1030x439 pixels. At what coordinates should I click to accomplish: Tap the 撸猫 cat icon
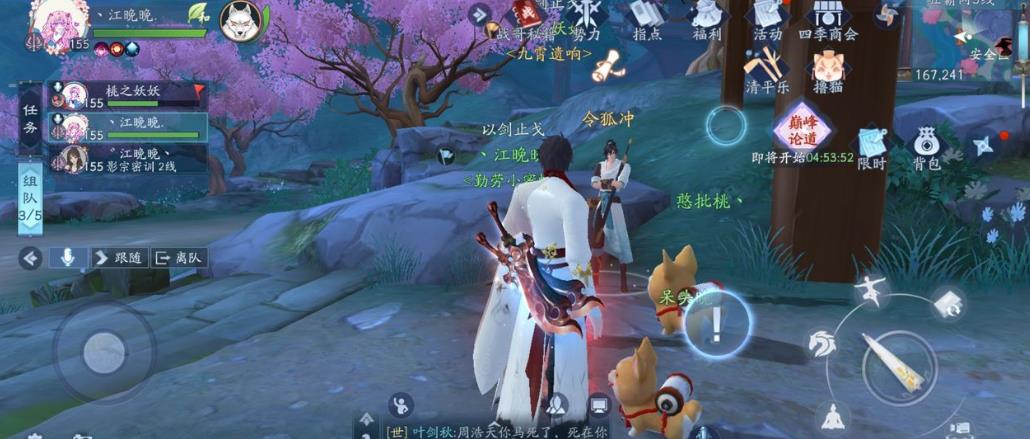(x=827, y=70)
